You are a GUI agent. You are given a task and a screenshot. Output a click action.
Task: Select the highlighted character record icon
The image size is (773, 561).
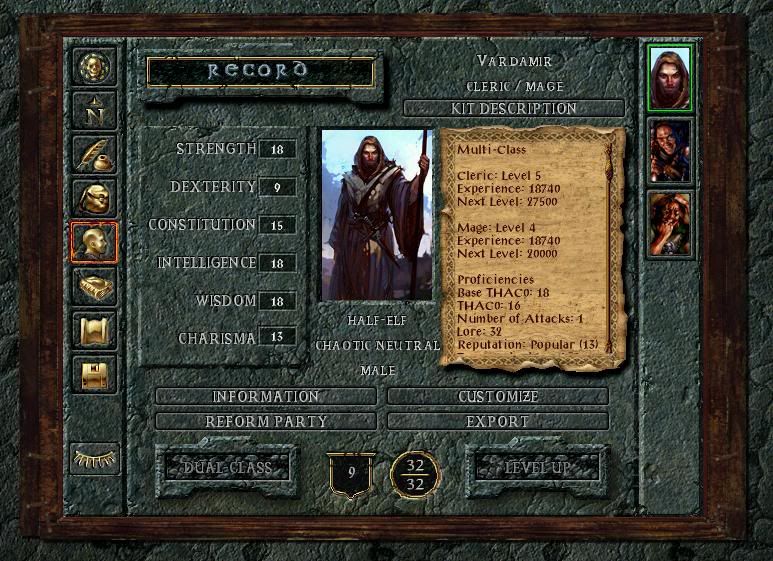[x=94, y=241]
